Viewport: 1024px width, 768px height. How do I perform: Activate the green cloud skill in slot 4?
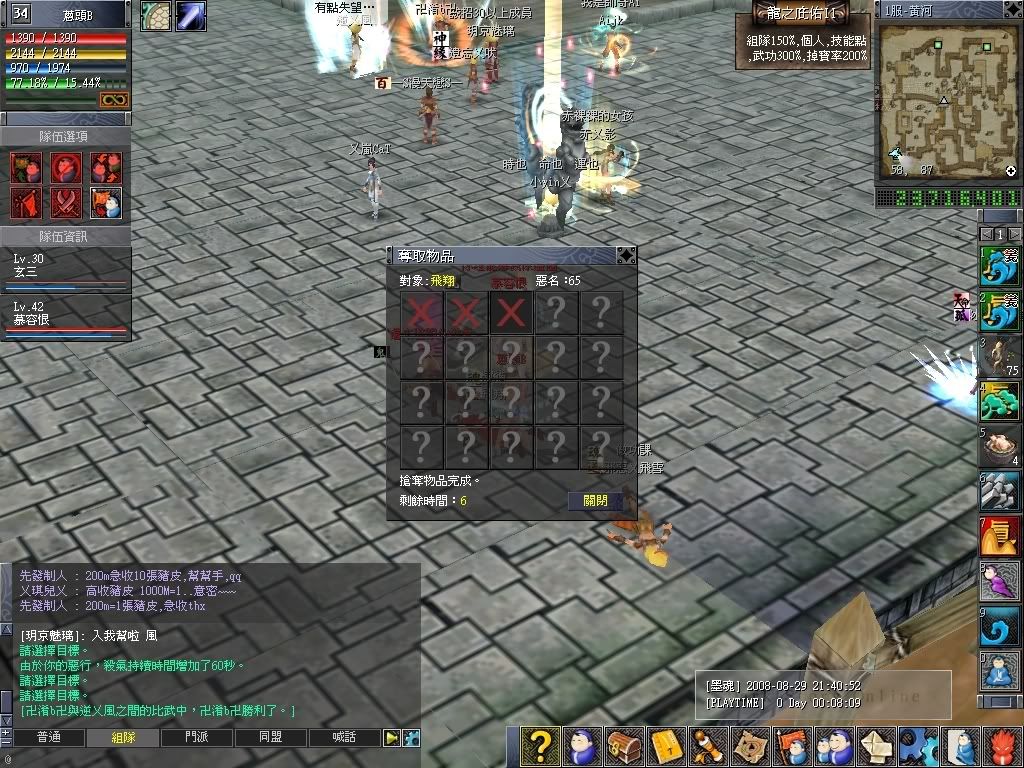click(999, 402)
